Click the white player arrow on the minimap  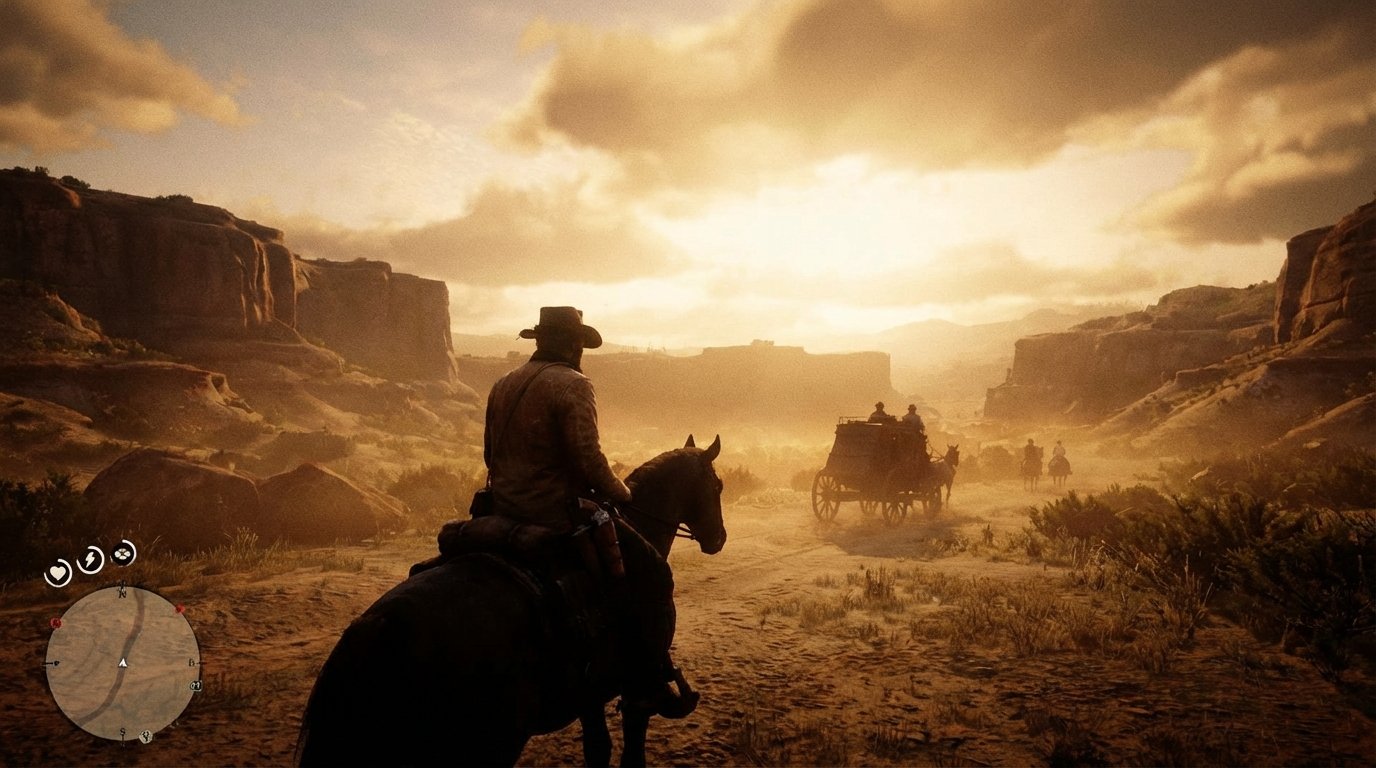[122, 663]
